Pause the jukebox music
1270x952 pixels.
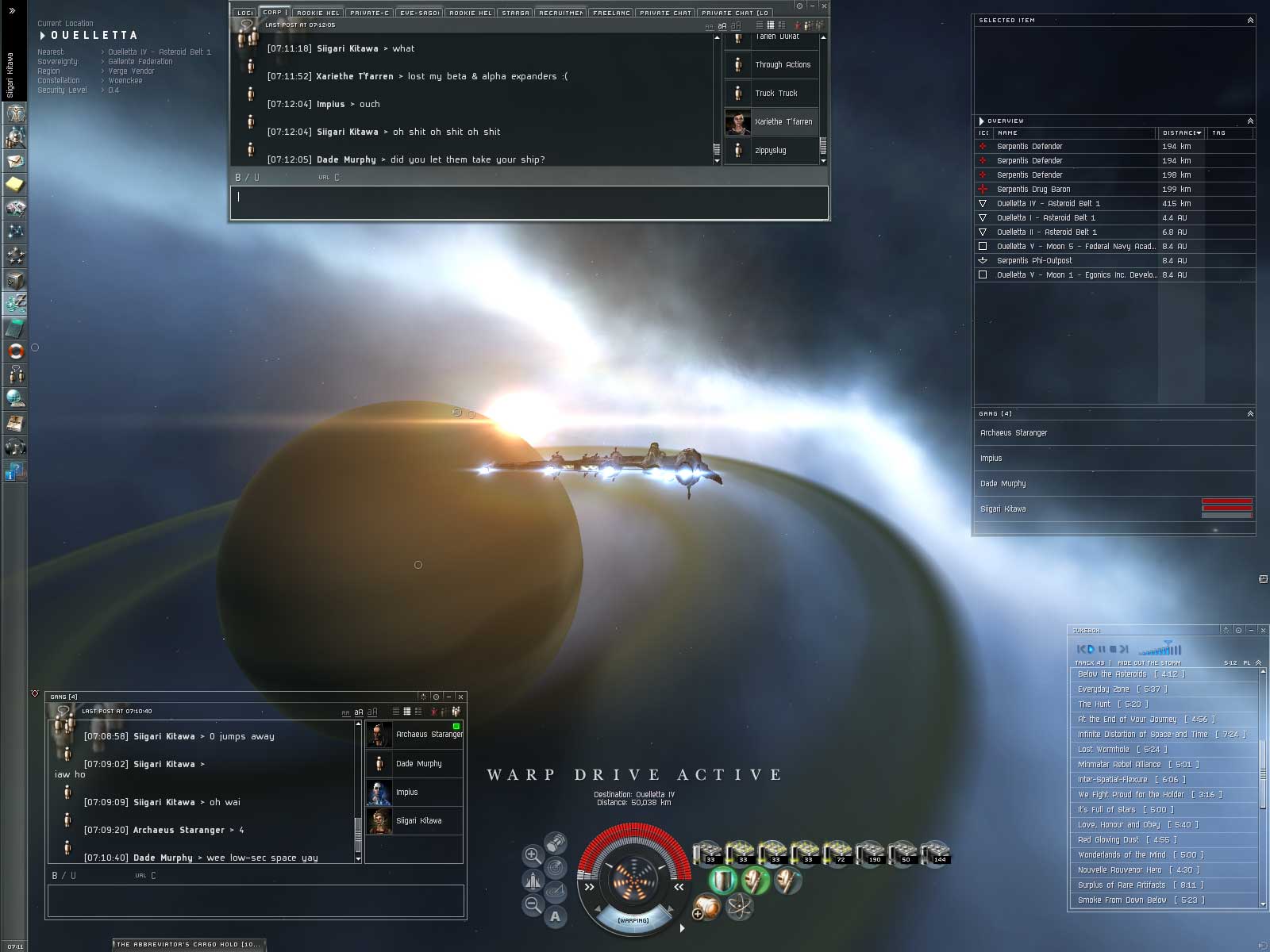(1102, 649)
